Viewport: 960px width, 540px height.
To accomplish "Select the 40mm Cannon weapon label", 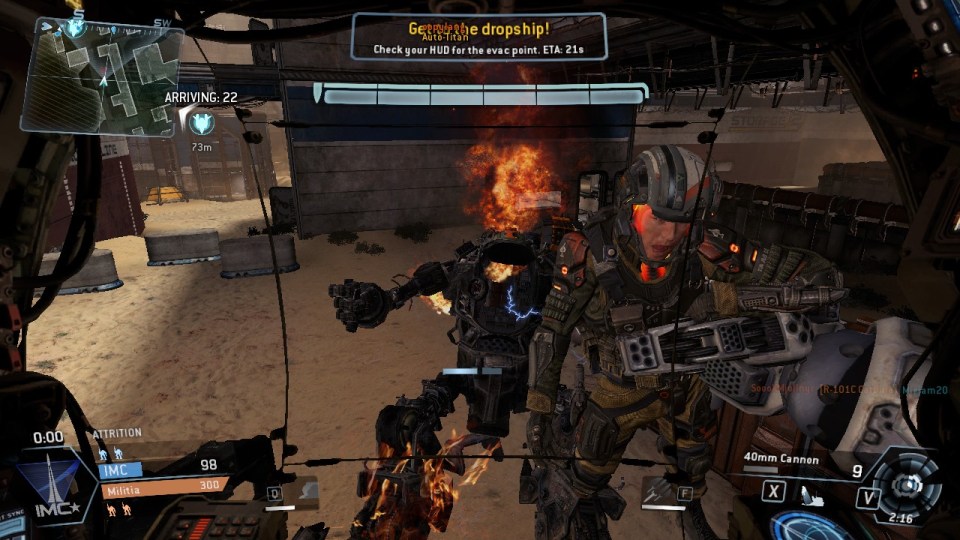I will [781, 461].
